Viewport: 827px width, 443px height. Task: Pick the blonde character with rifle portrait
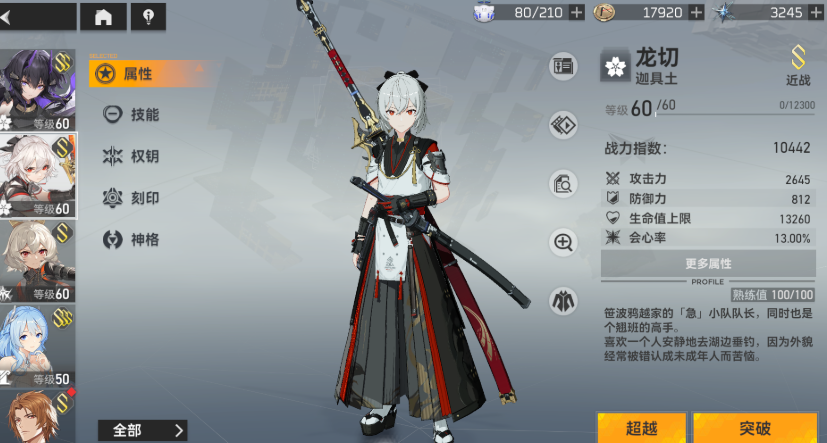(36, 260)
